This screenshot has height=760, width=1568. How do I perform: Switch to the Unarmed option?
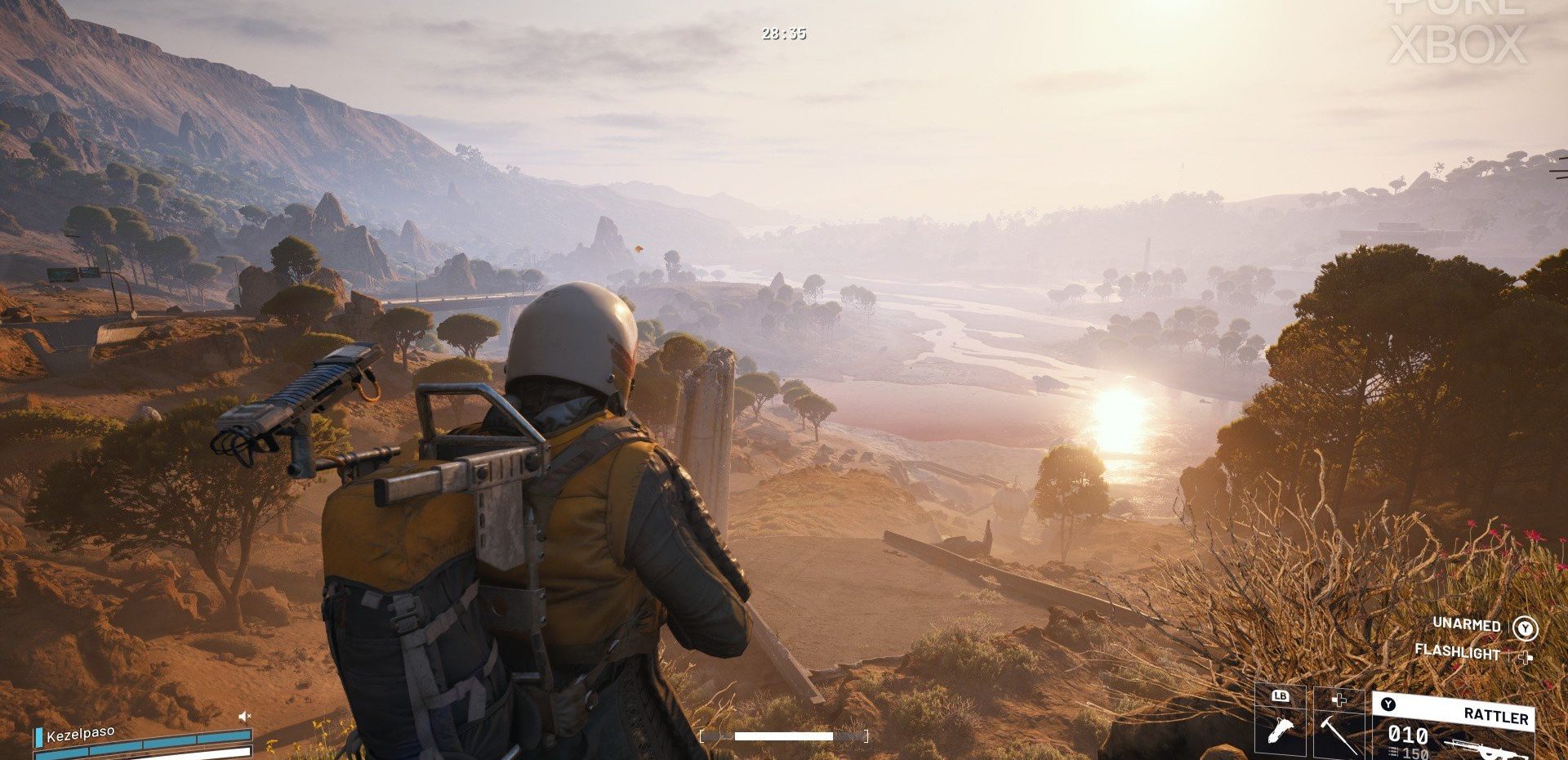tap(1467, 624)
